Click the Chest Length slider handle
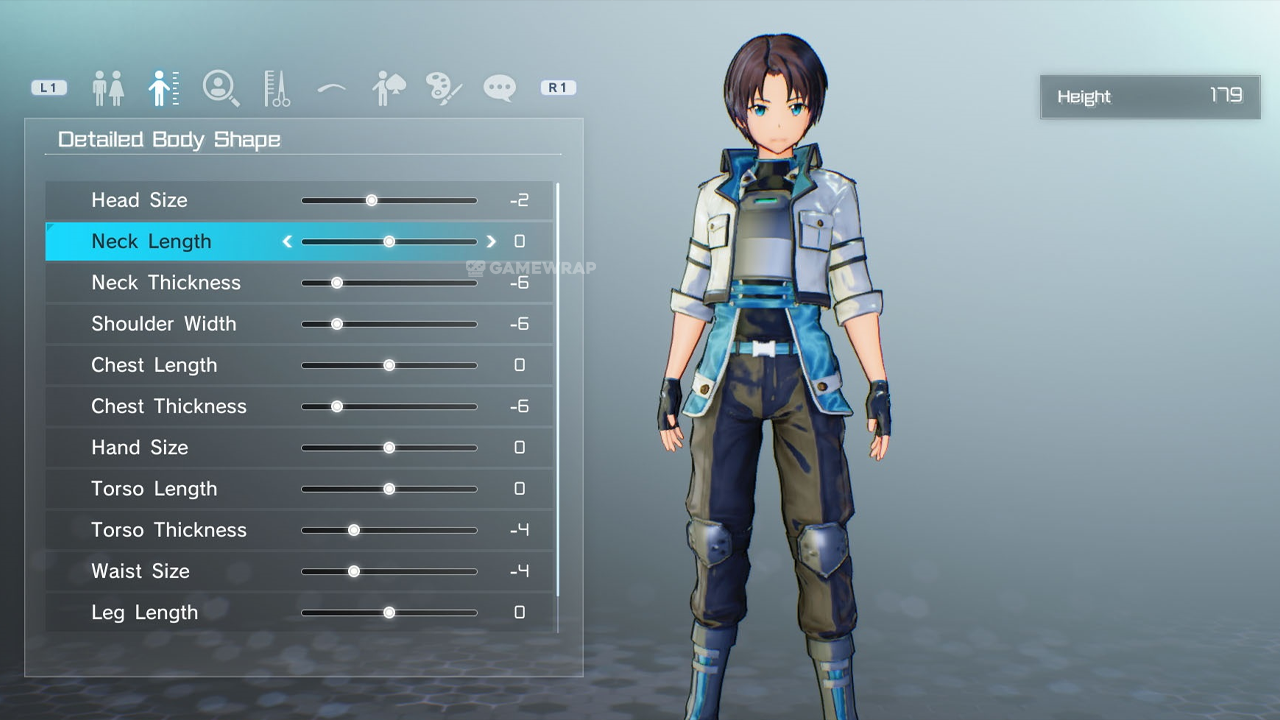Screen dimensions: 1280x720 click(x=389, y=365)
